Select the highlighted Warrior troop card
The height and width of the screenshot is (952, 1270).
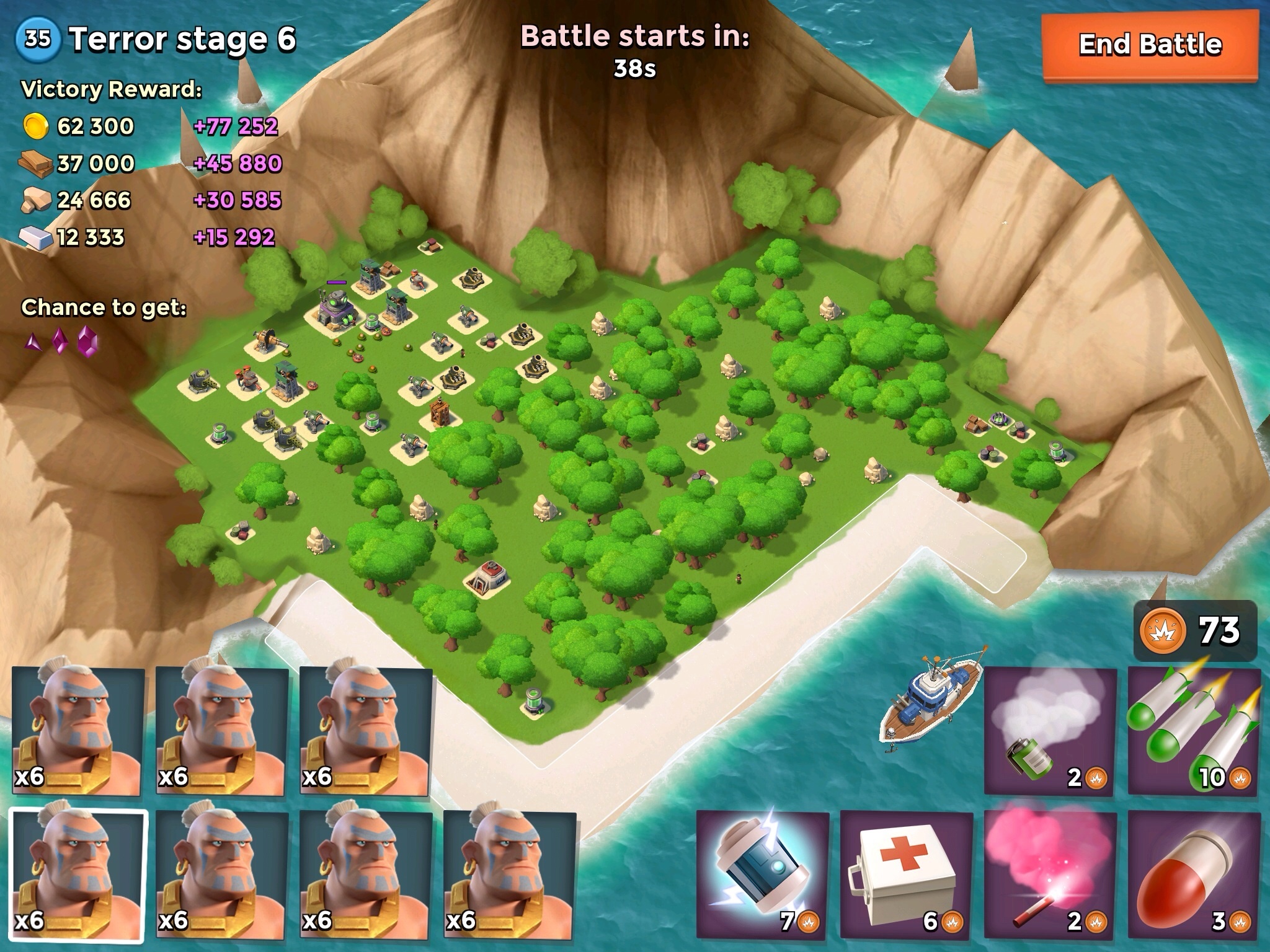(78, 875)
